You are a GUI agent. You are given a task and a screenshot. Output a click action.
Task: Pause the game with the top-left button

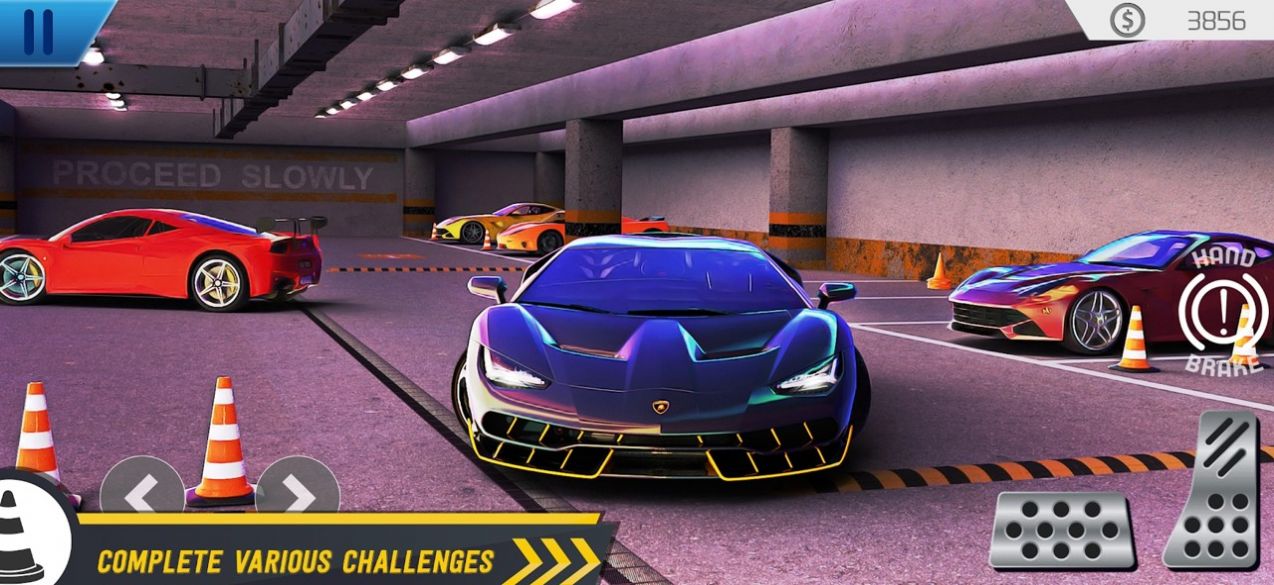point(40,30)
